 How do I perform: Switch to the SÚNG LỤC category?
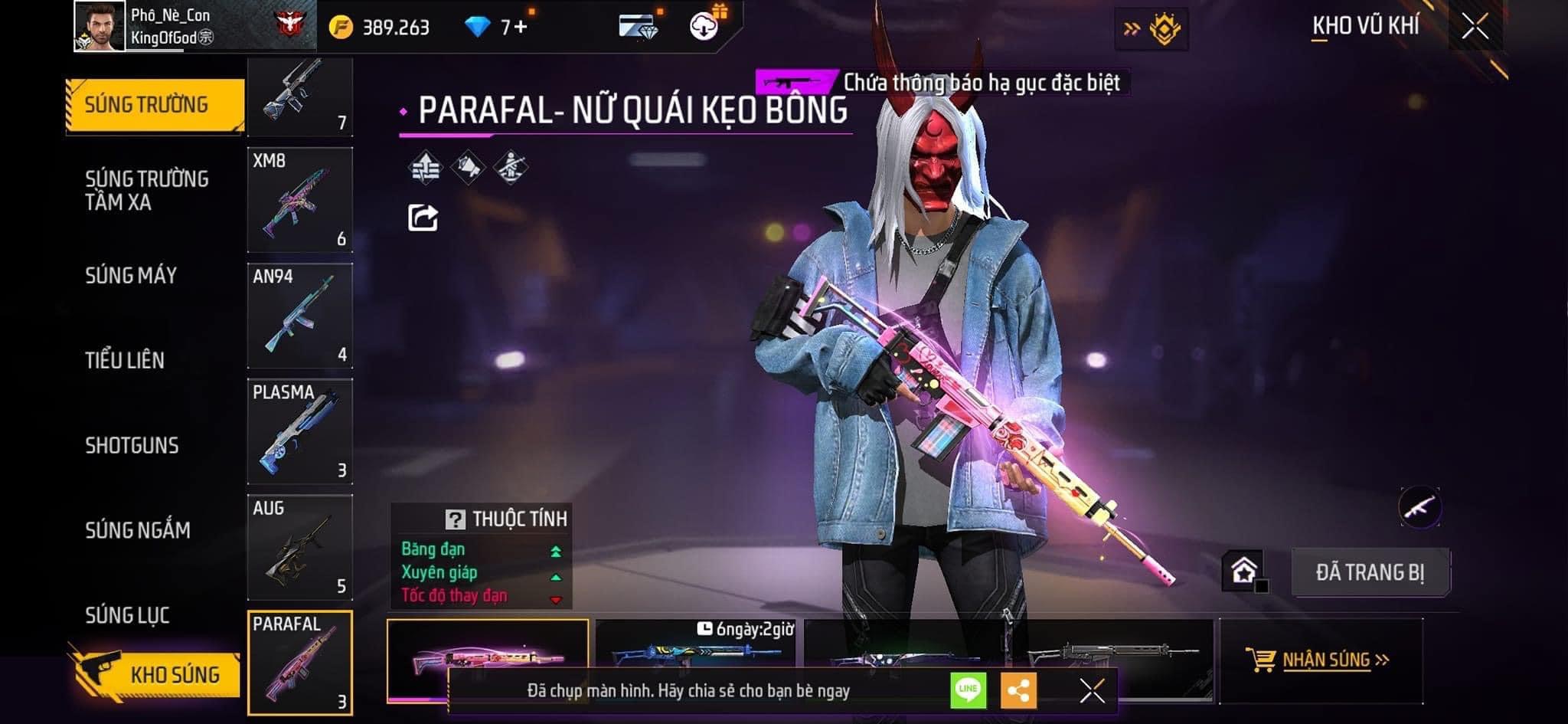pos(127,614)
